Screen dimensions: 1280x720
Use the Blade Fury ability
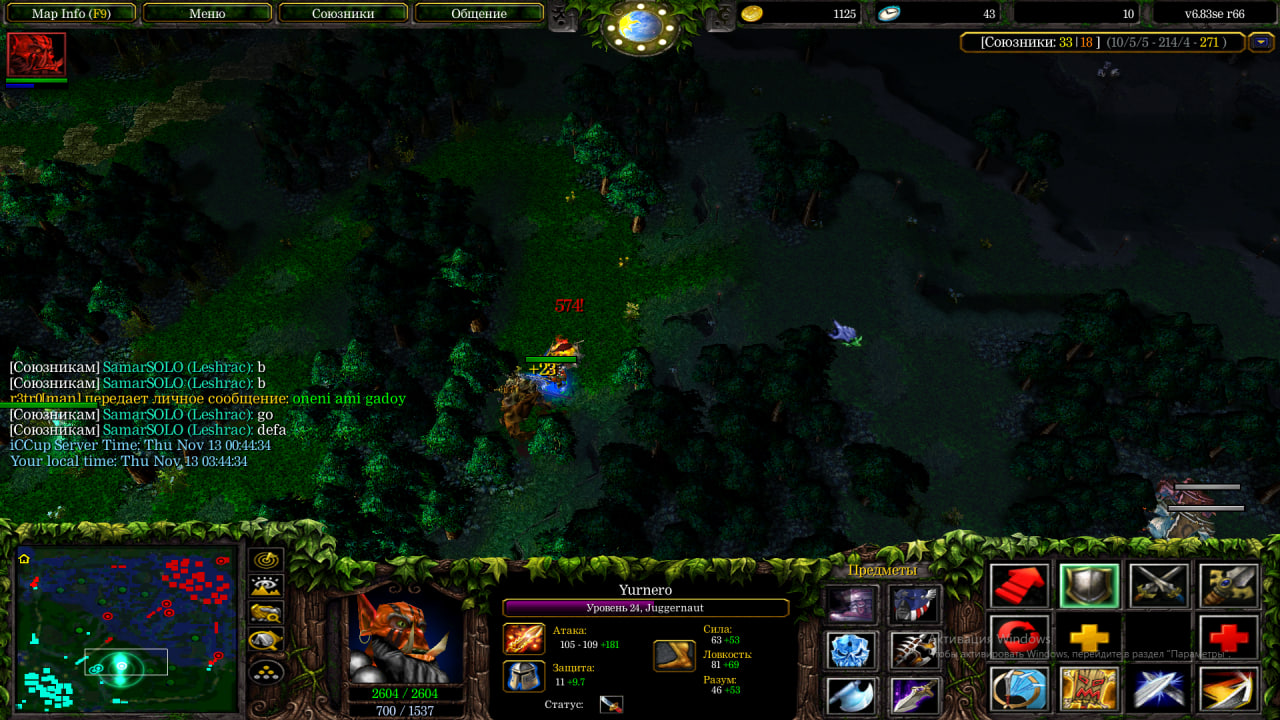[x=1019, y=689]
